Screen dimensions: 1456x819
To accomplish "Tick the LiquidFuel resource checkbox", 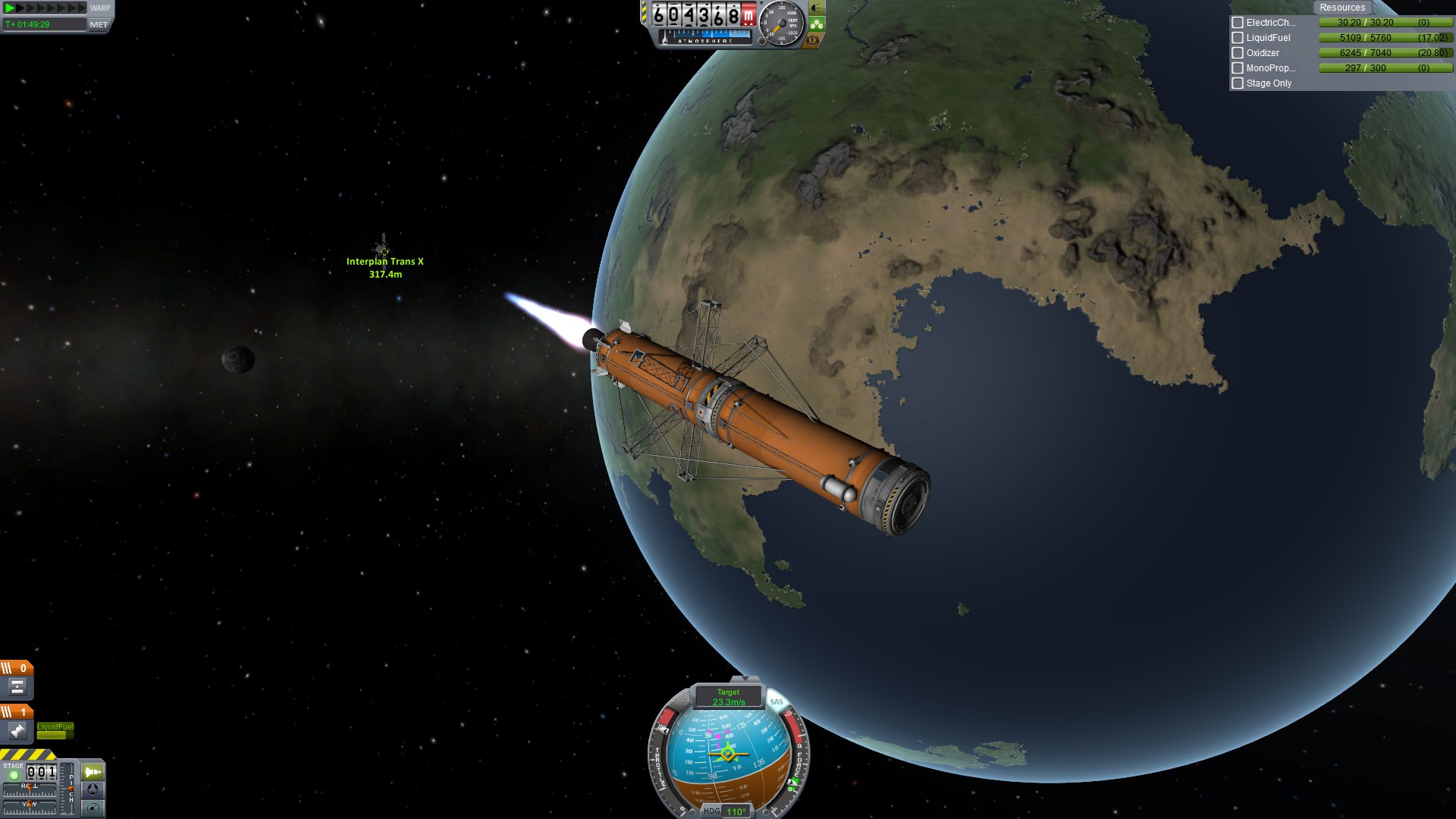I will pyautogui.click(x=1238, y=38).
